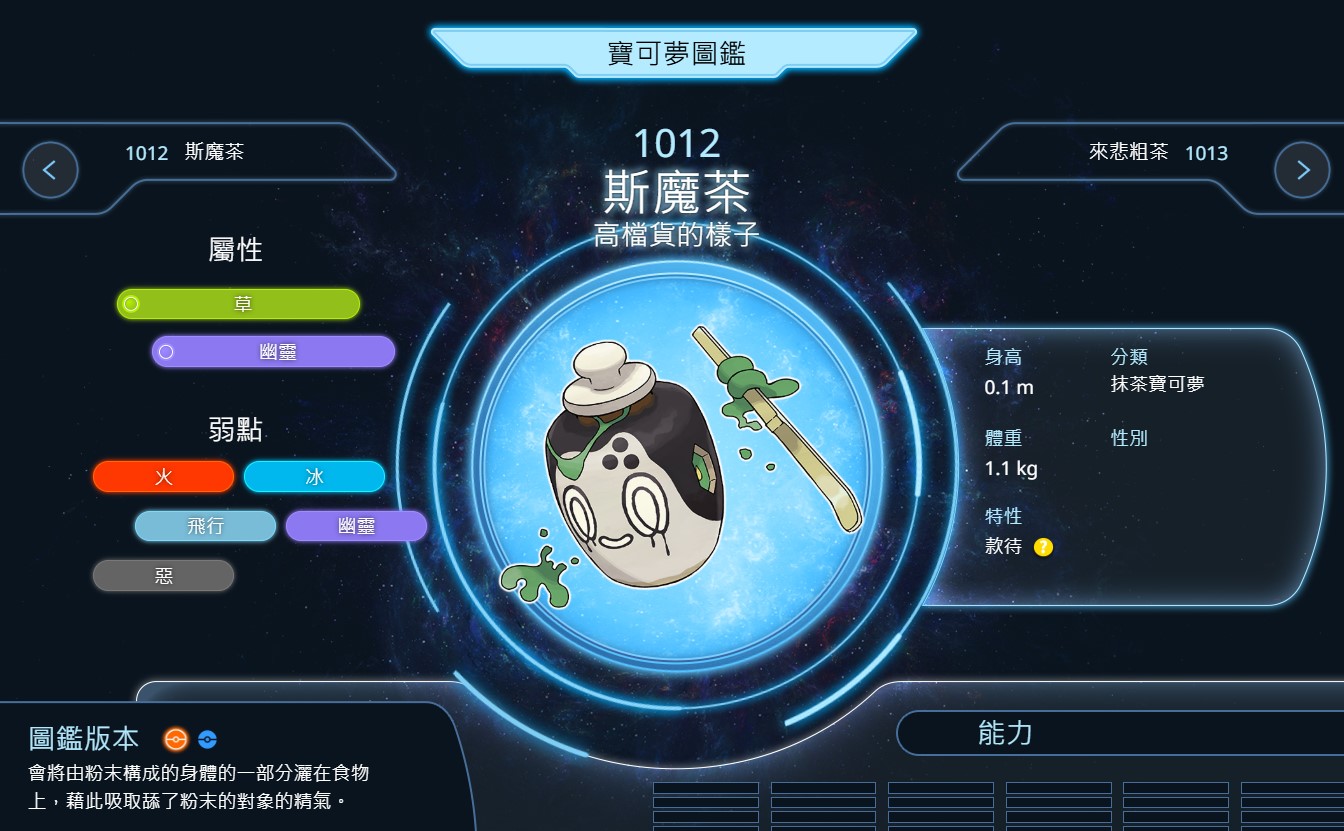Click the 火 weakness badge
The width and height of the screenshot is (1344, 831).
[164, 477]
